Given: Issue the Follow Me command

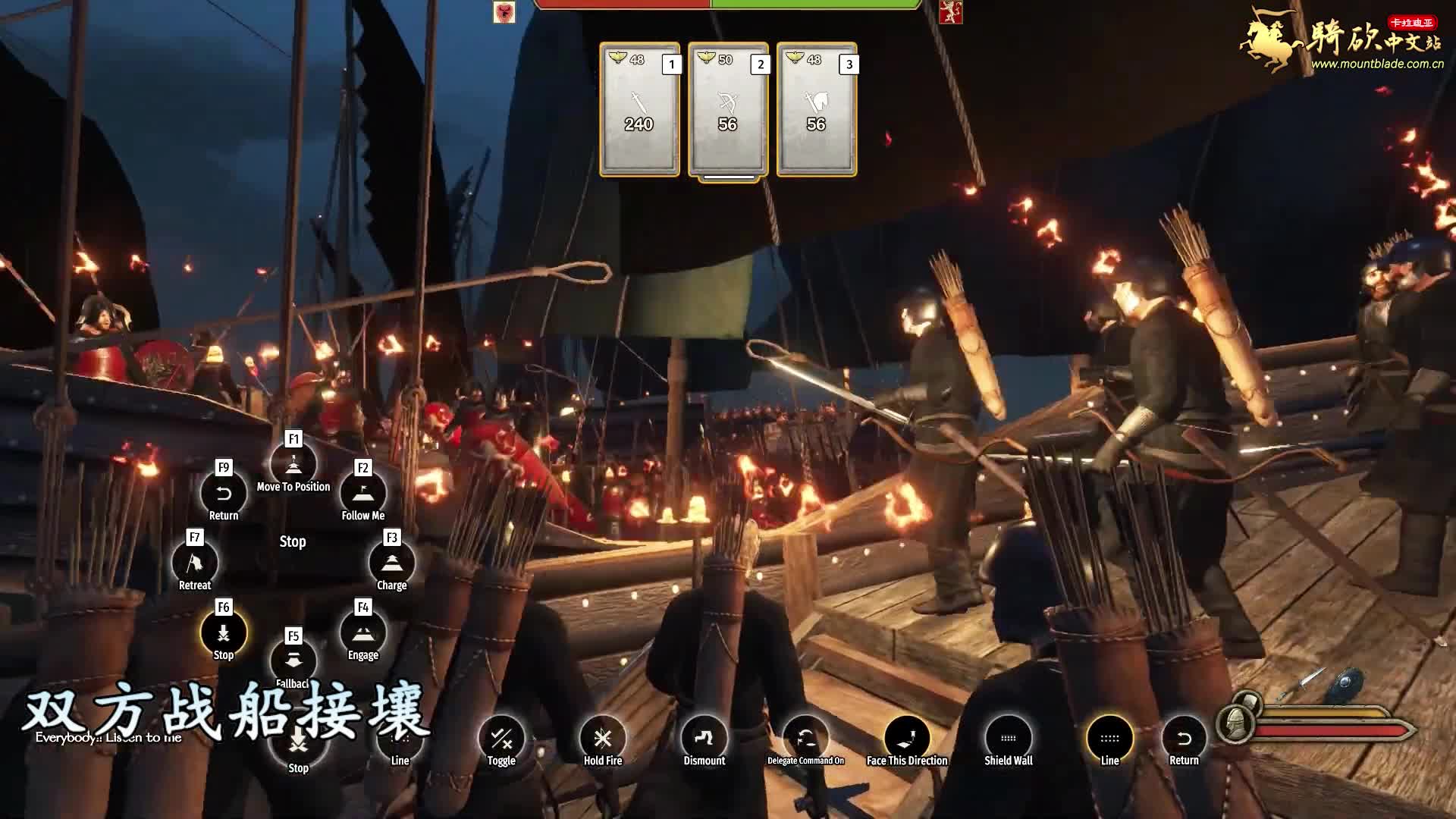Looking at the screenshot, I should pyautogui.click(x=362, y=493).
